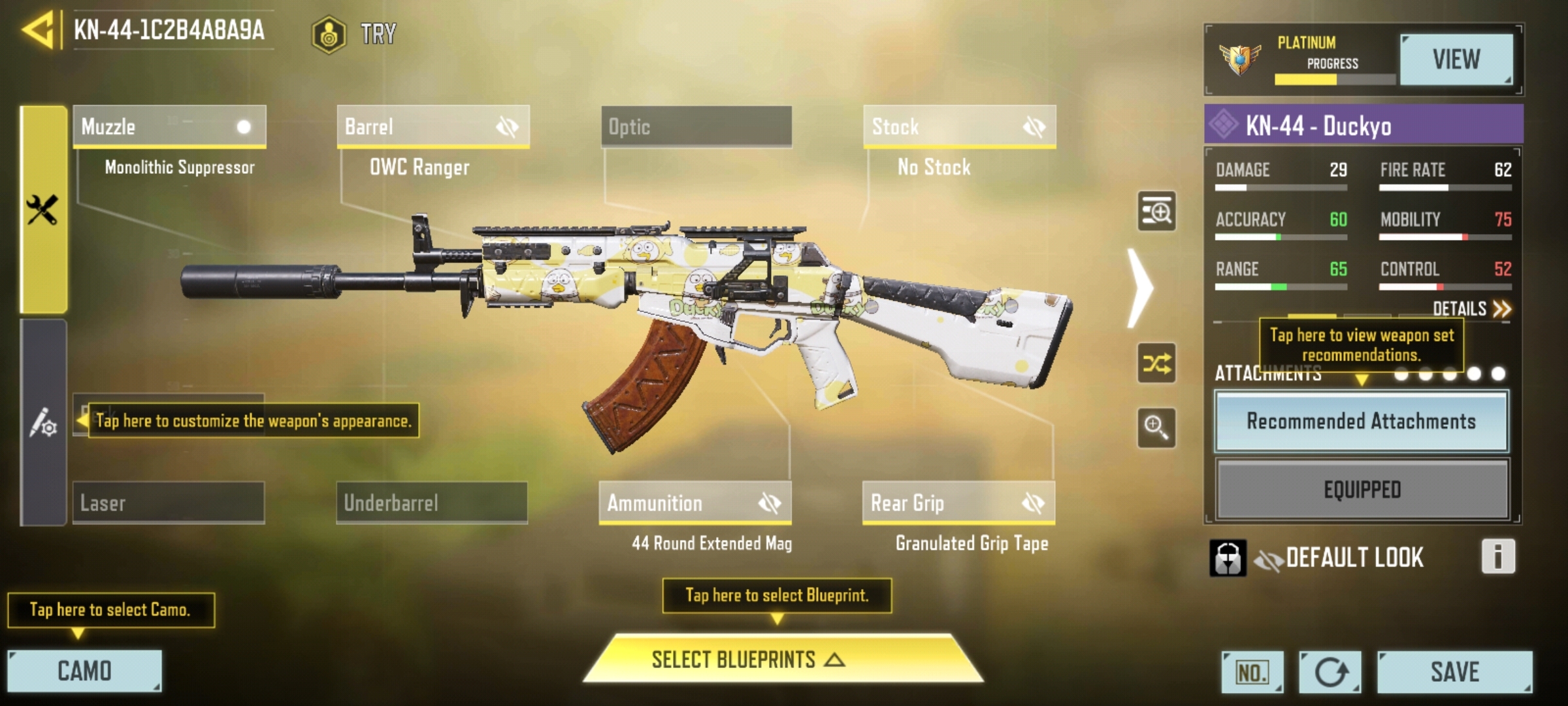Open the Muzzle attachment slot
Screen dimensions: 1568x706
click(x=169, y=127)
